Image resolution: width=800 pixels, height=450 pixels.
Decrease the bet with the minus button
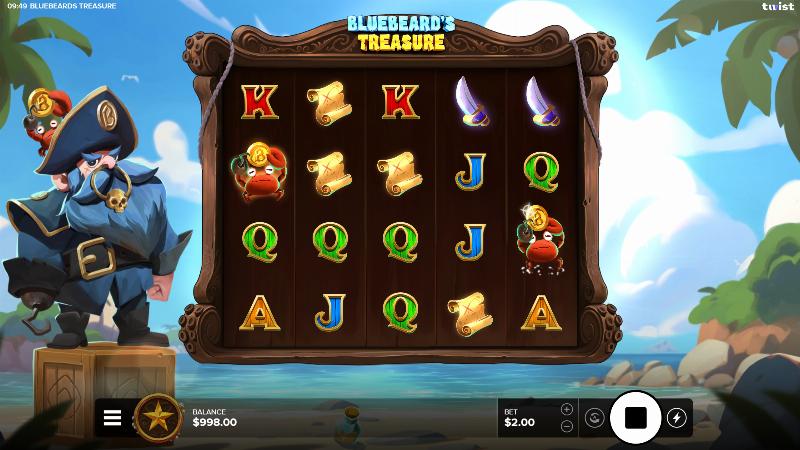click(567, 426)
